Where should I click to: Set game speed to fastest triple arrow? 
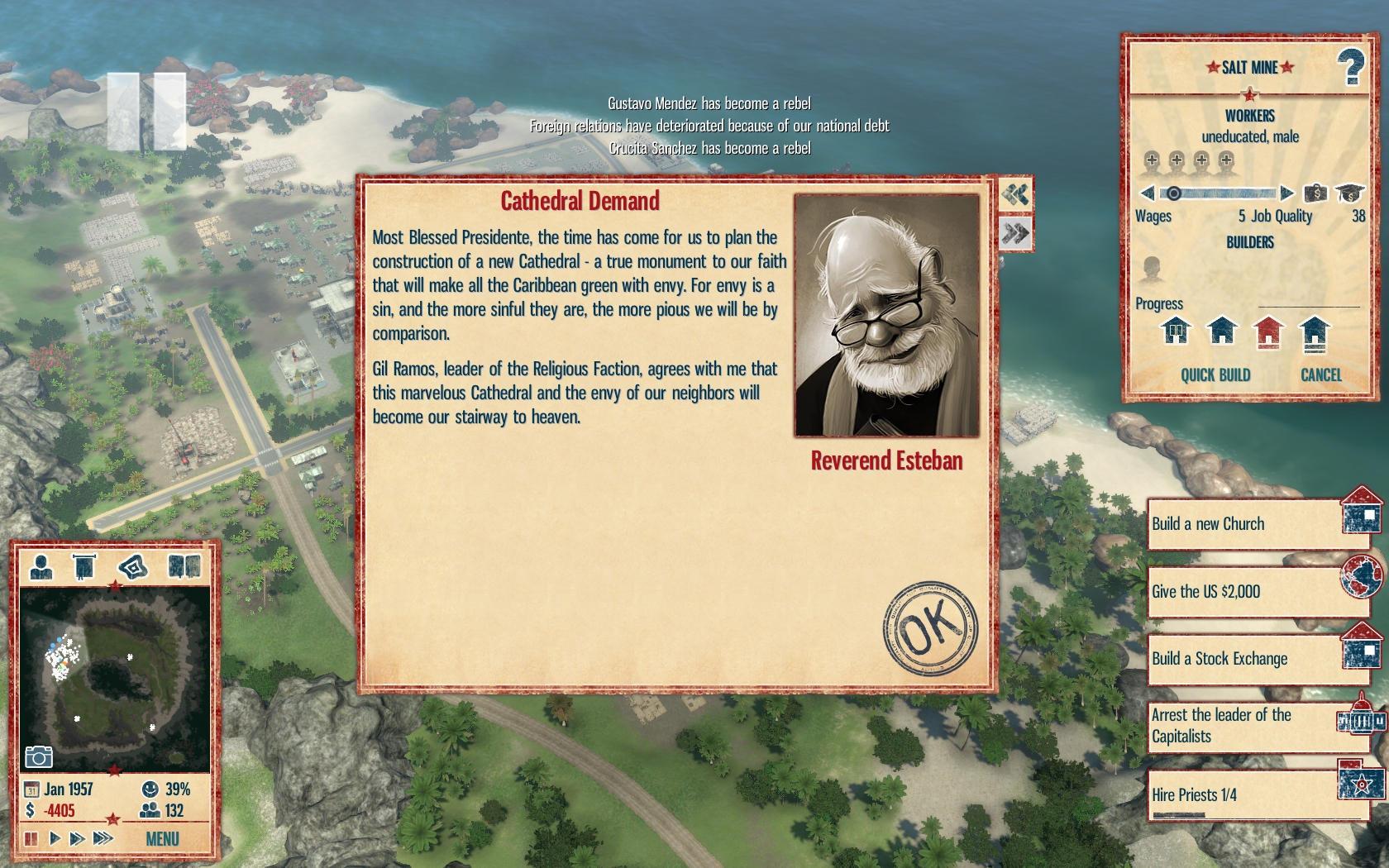(x=103, y=839)
